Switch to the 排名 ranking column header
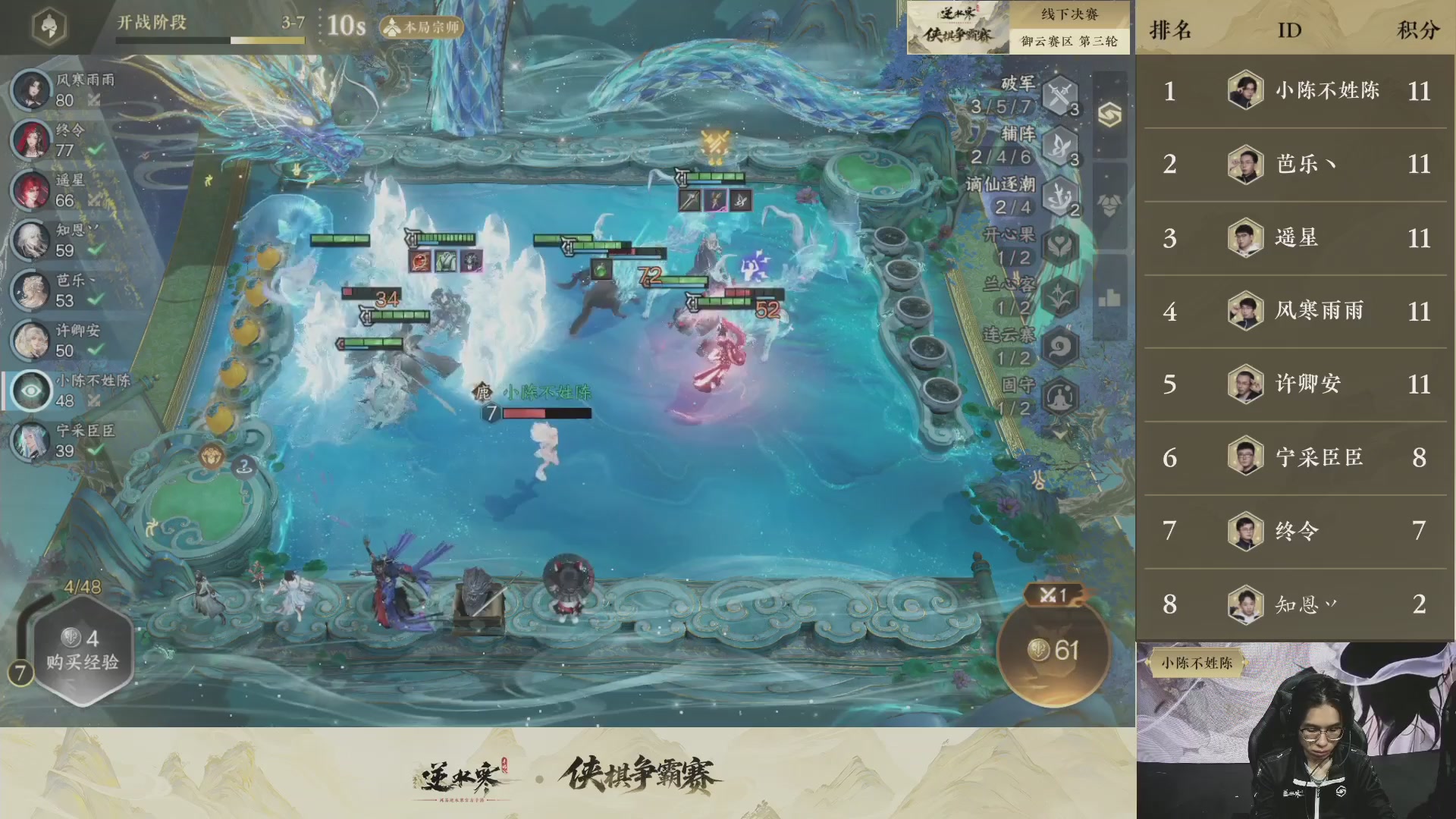1456x819 pixels. [1171, 29]
